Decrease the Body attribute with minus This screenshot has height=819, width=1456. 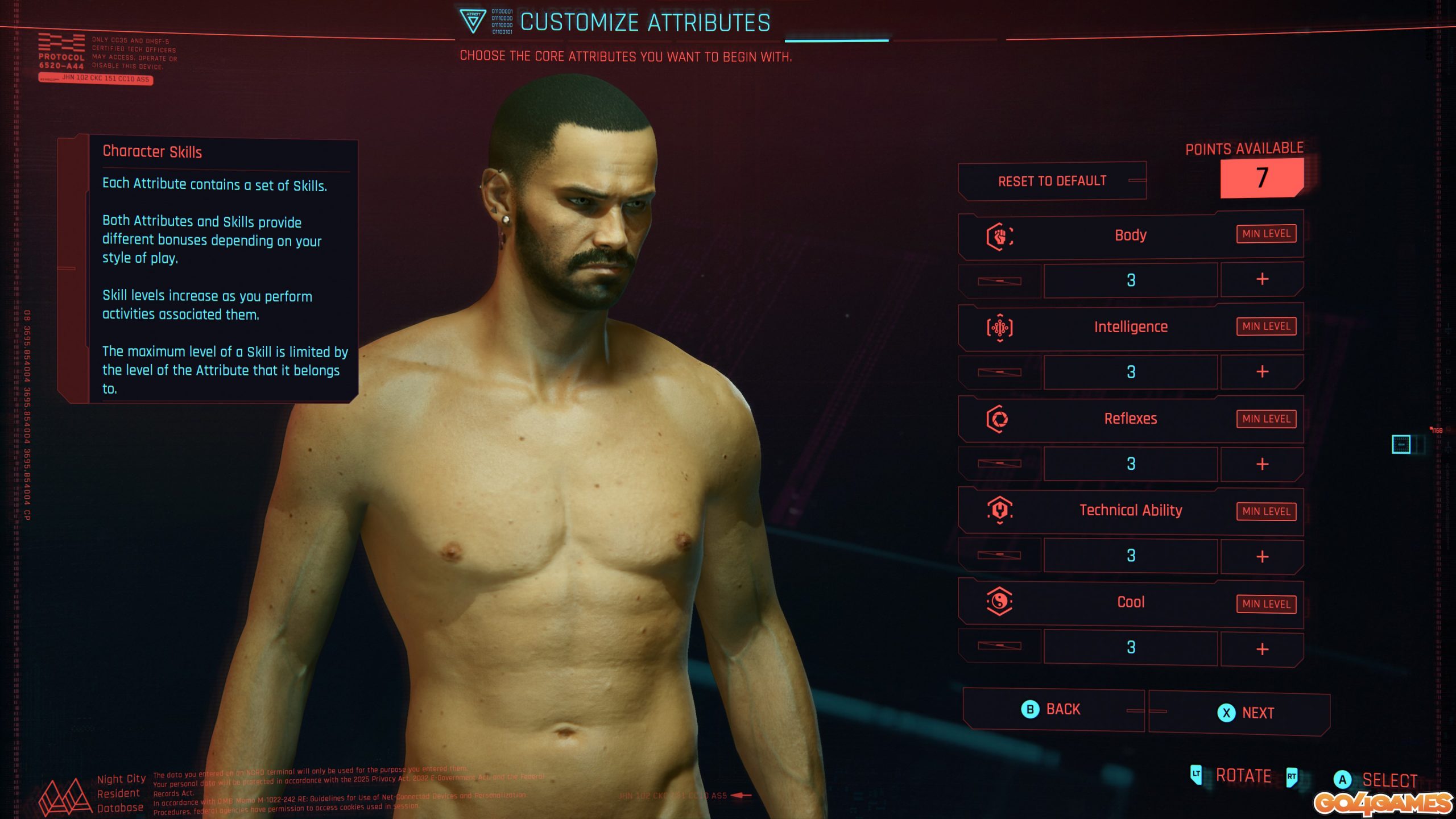[999, 280]
